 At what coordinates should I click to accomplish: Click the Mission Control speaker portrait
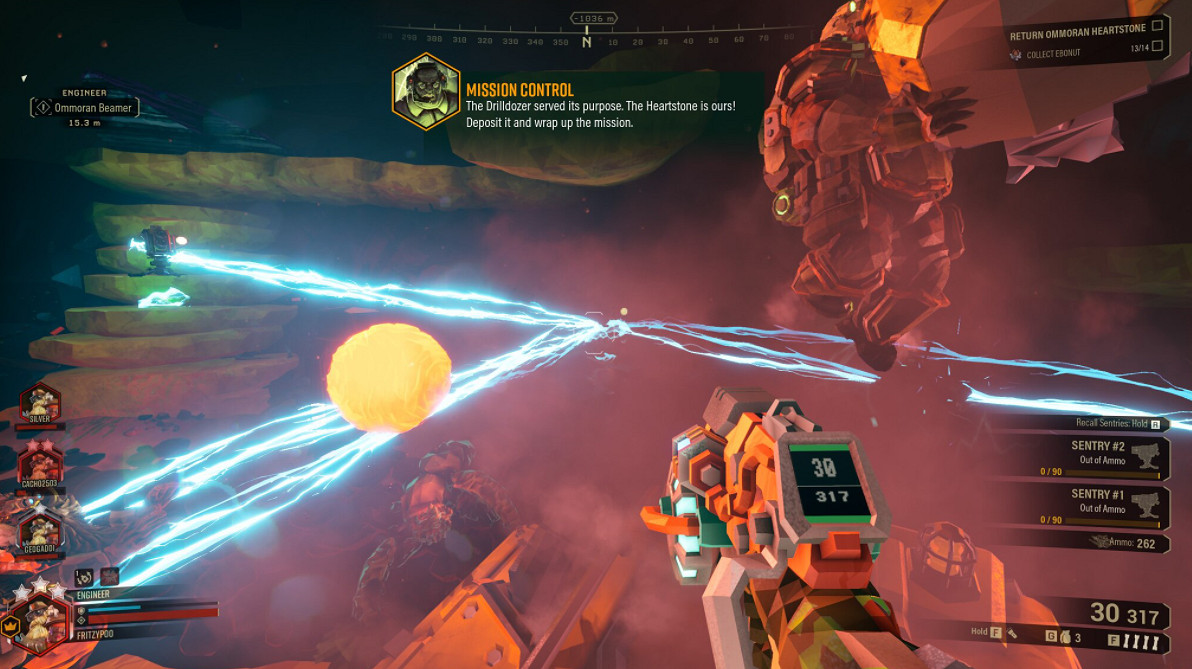426,92
